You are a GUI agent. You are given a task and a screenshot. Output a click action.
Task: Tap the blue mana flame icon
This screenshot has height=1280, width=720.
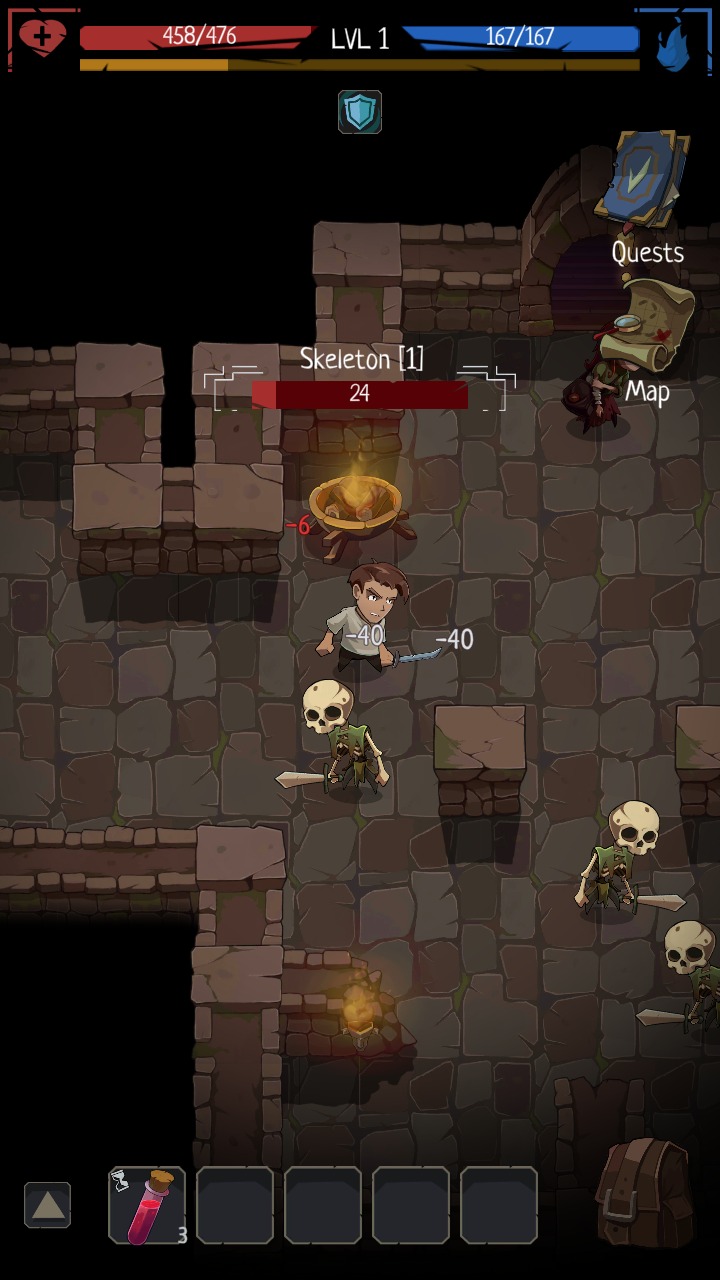pos(673,42)
